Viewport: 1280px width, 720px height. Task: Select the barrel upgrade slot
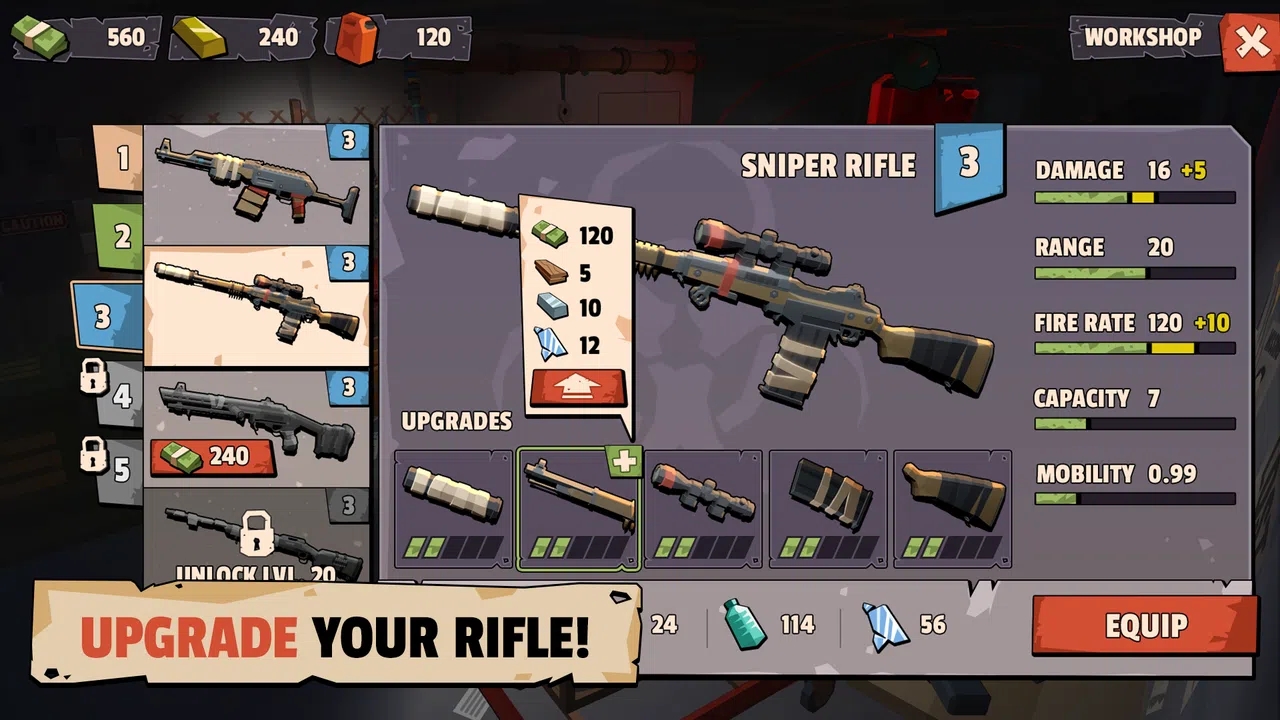[578, 509]
